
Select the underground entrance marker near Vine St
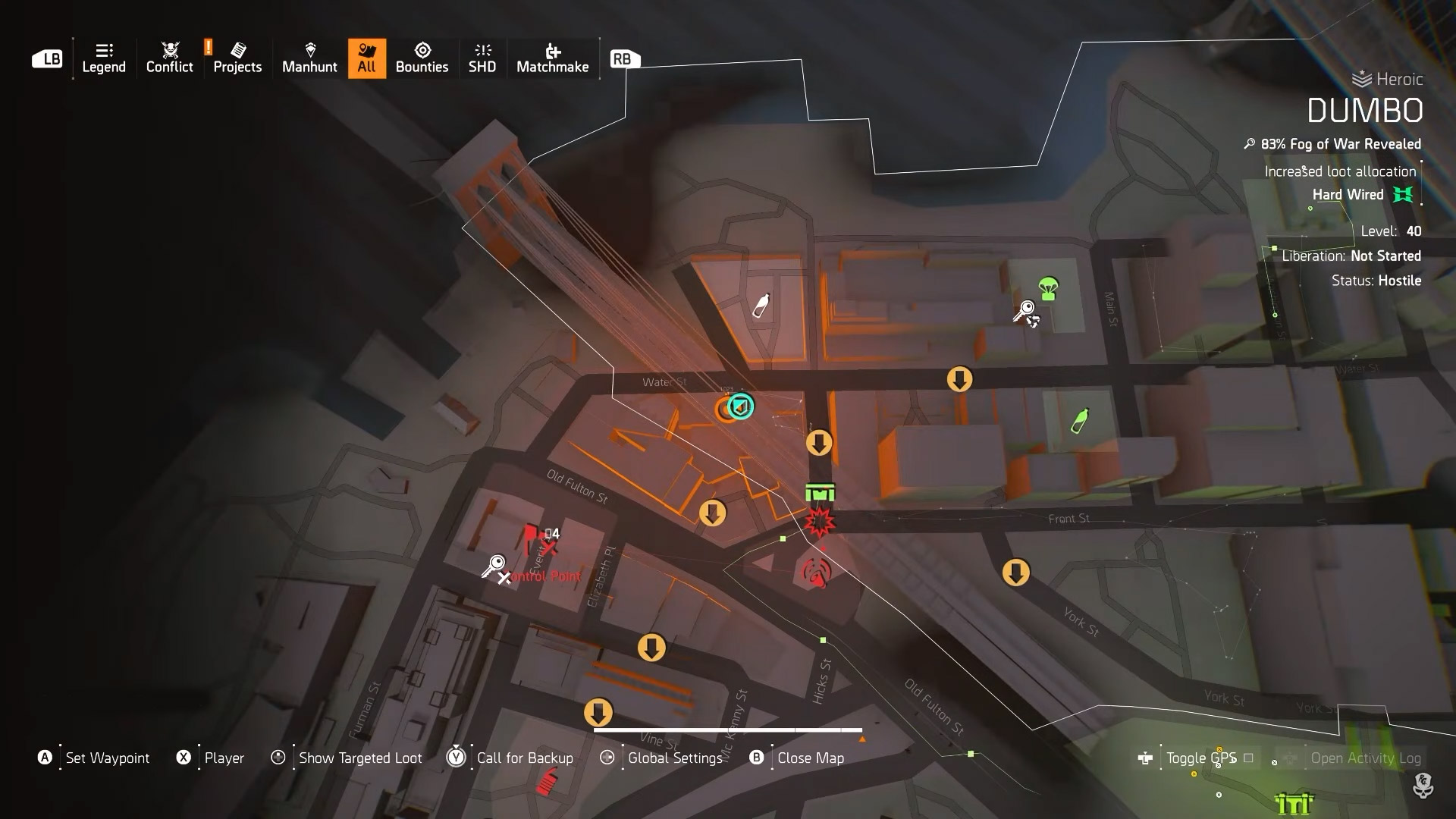pos(598,713)
